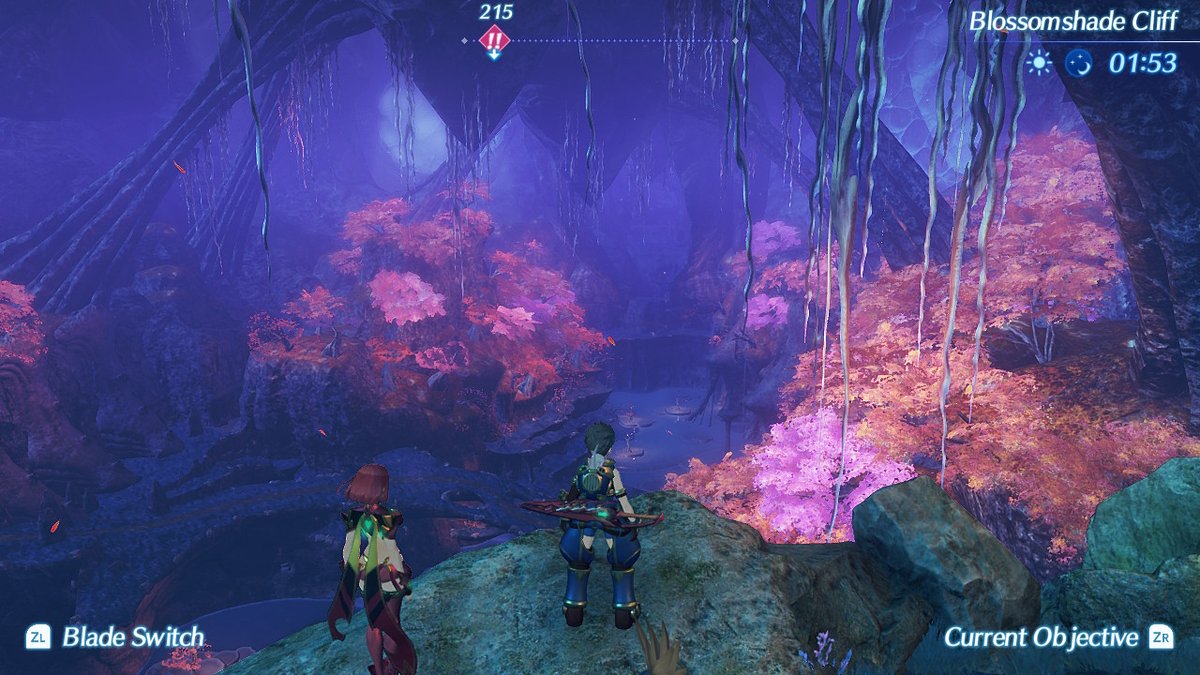Image resolution: width=1200 pixels, height=675 pixels.
Task: Click the blue clock icon beside the time
Action: [x=1079, y=63]
